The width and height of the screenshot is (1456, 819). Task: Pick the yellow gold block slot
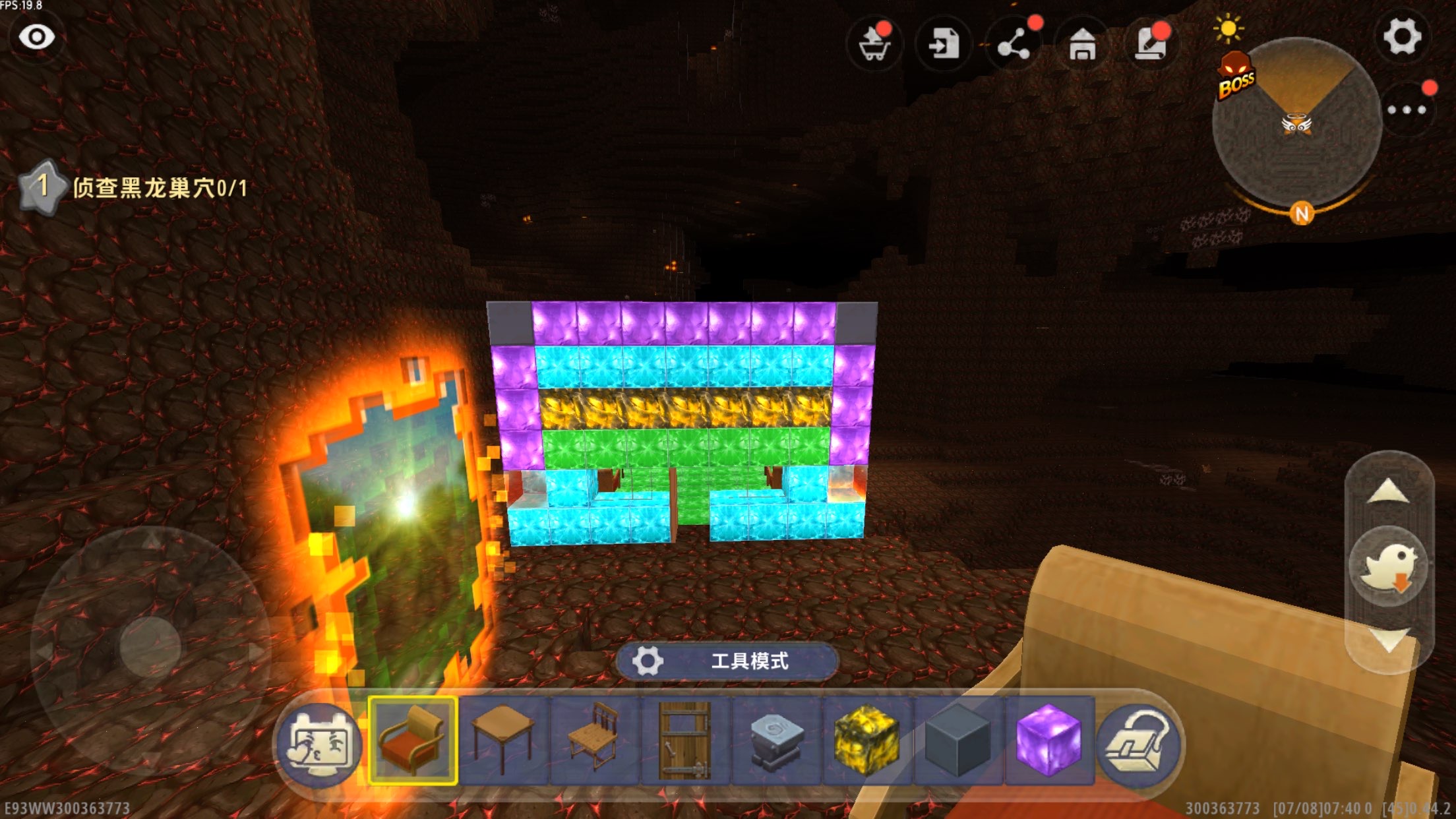pyautogui.click(x=866, y=740)
